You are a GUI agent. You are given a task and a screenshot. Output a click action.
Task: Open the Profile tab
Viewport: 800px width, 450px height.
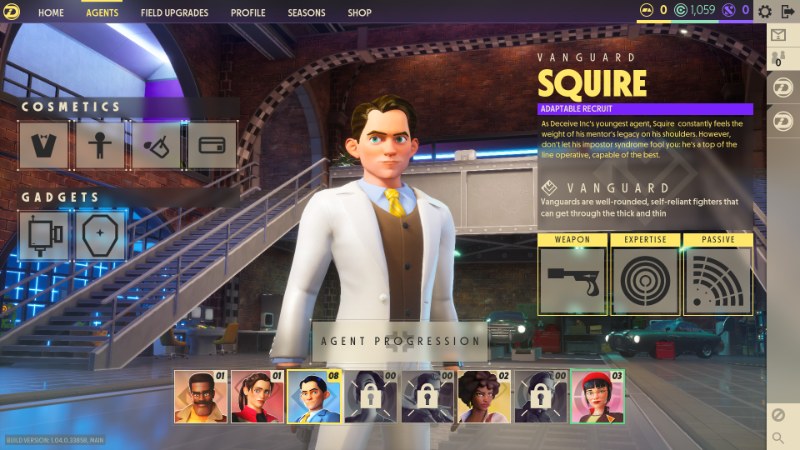[248, 13]
